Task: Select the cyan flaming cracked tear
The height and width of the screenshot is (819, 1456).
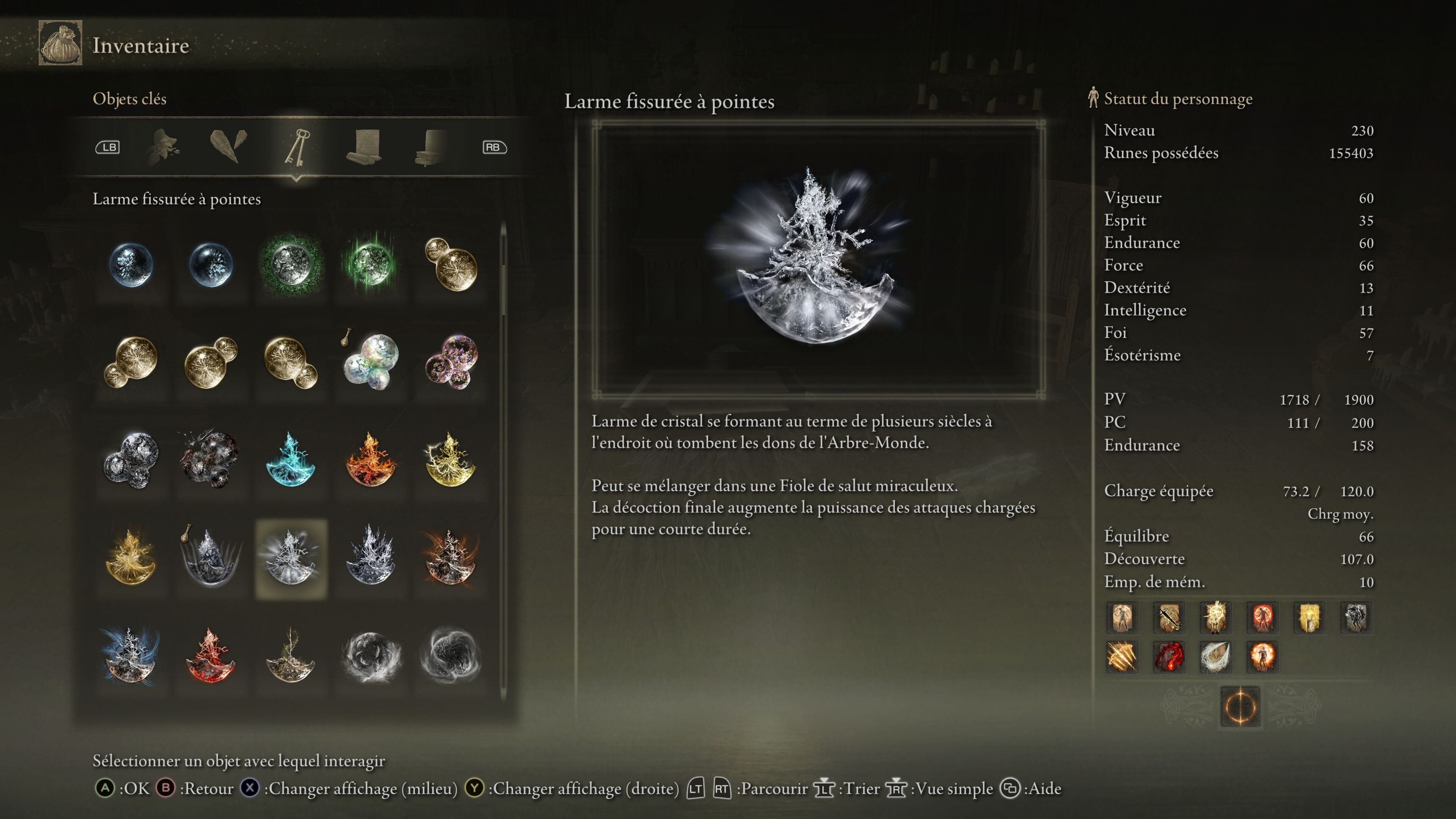Action: point(290,460)
